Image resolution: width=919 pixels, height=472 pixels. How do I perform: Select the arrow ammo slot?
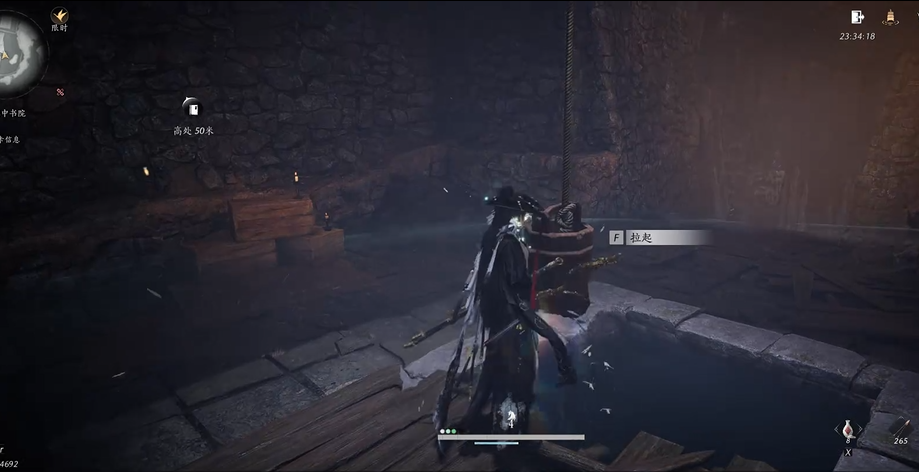click(900, 425)
